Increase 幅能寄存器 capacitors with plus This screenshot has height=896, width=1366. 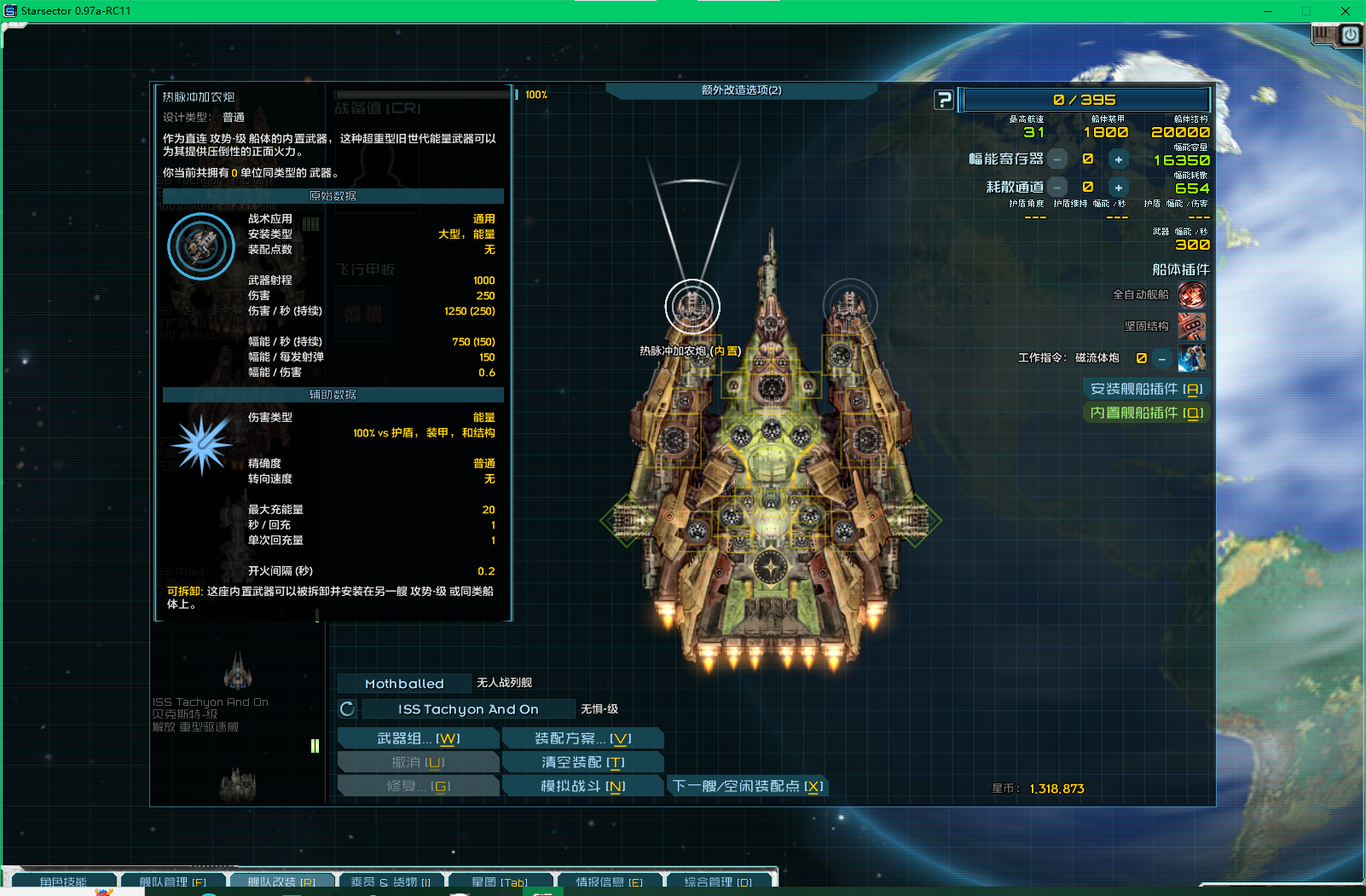point(1118,159)
